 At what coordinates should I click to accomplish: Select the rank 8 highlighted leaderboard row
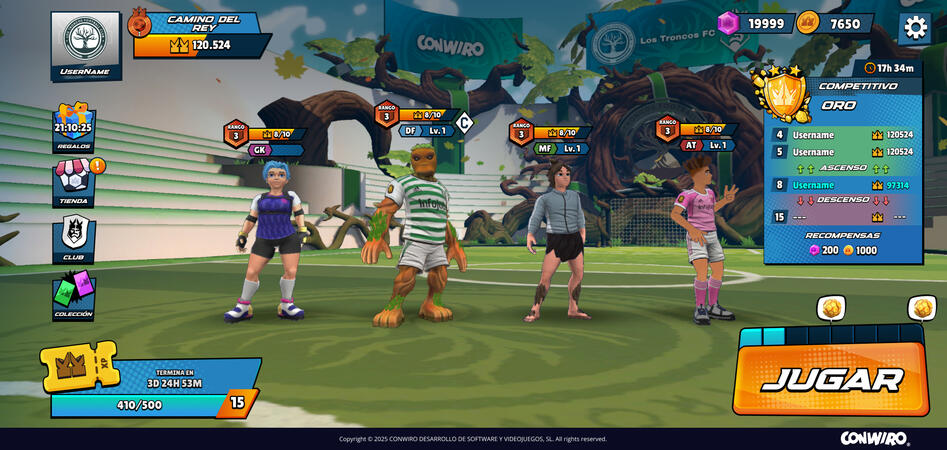(842, 185)
